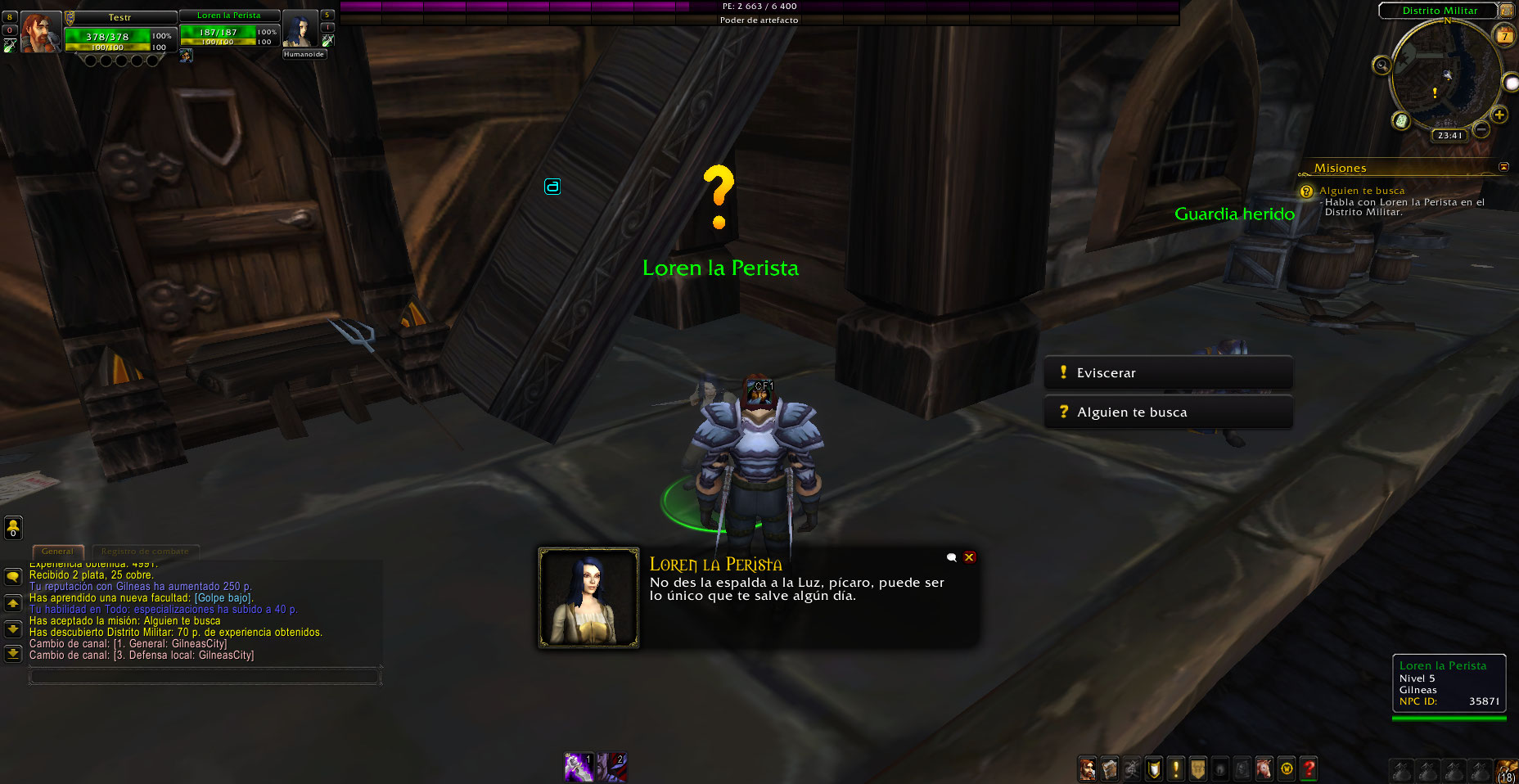This screenshot has width=1519, height=784.
Task: Switch to the General chat tab
Action: pyautogui.click(x=57, y=552)
